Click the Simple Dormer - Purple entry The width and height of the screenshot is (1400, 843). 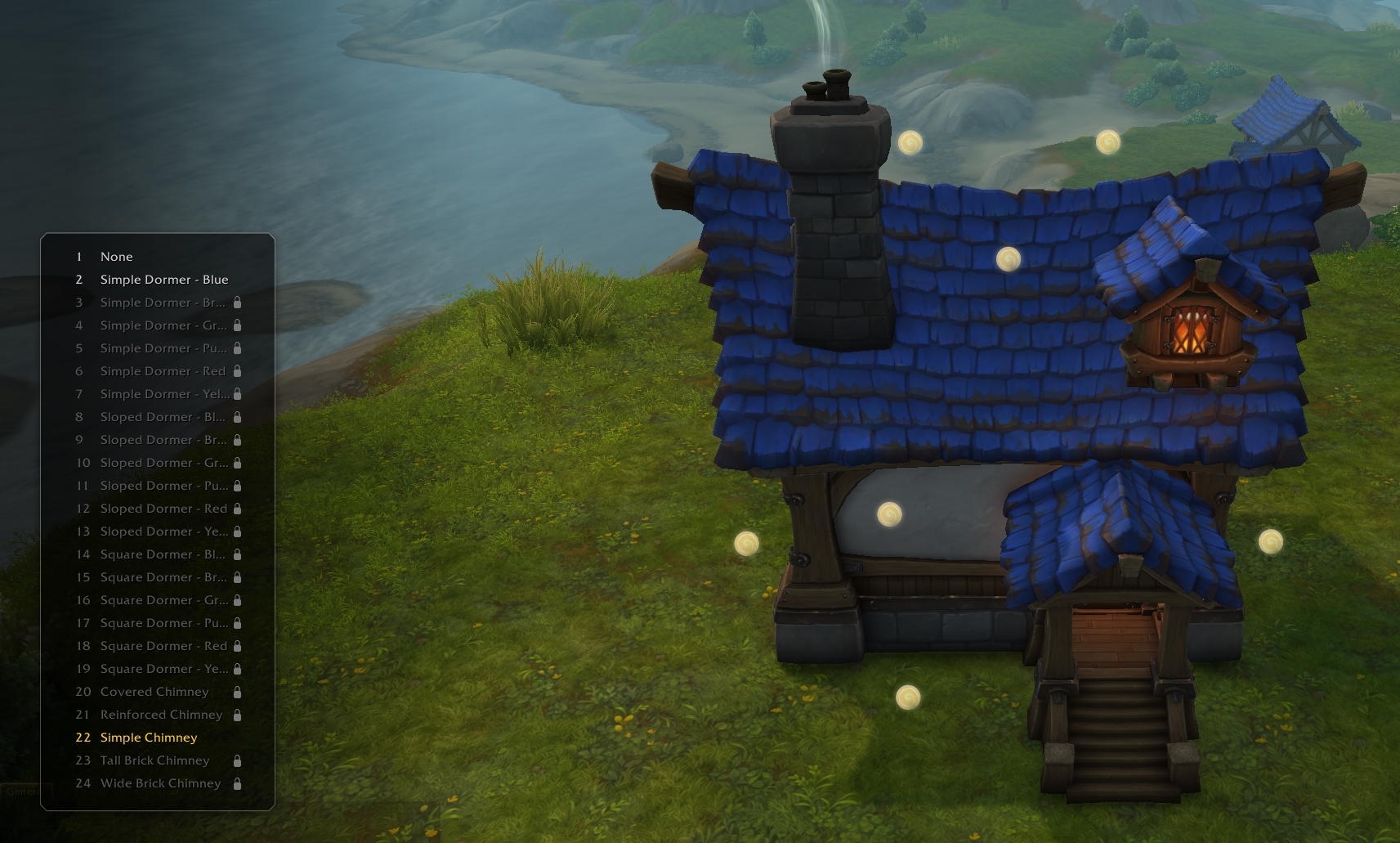point(163,348)
